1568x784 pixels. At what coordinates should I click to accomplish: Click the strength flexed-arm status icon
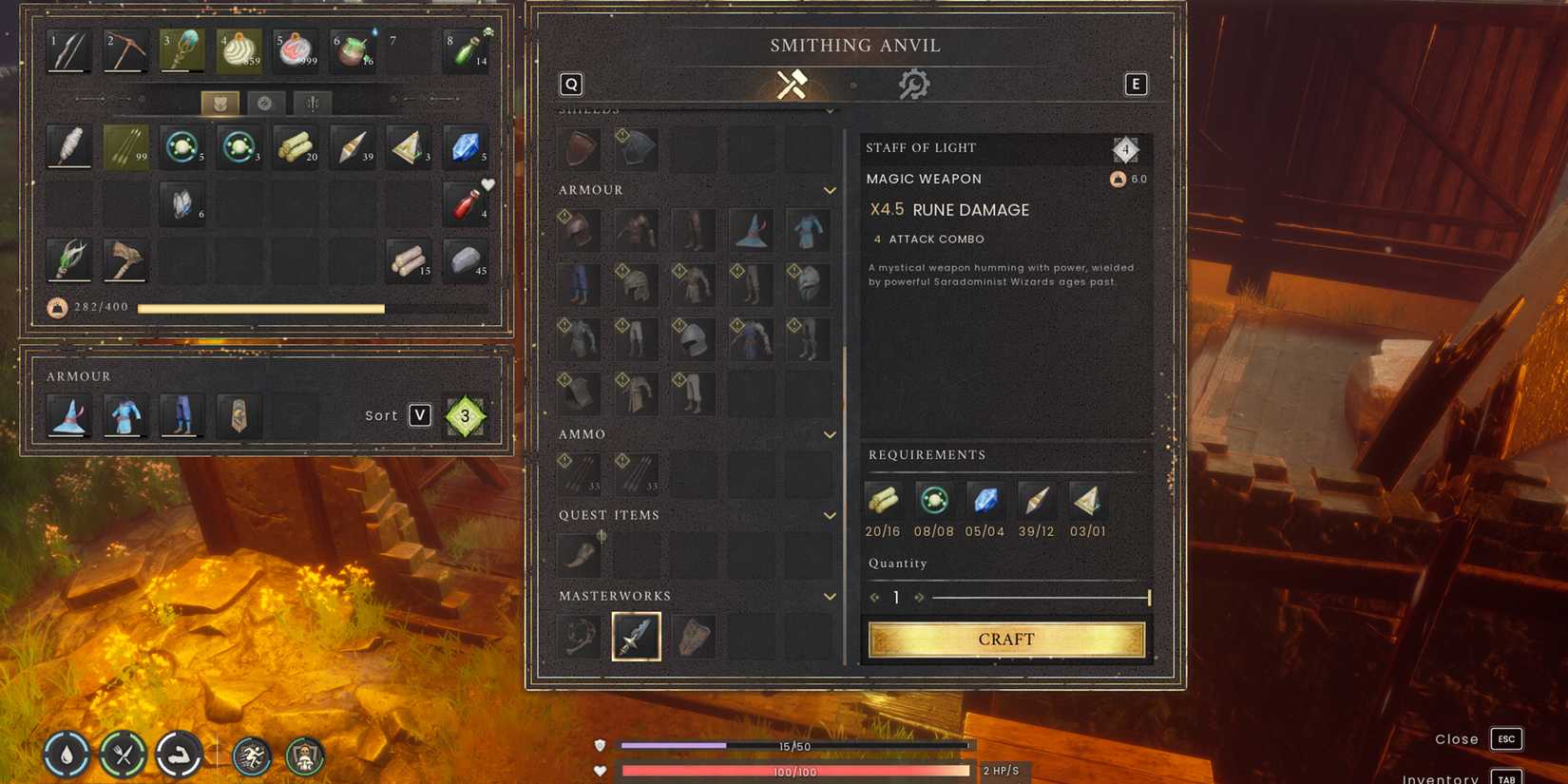(180, 754)
